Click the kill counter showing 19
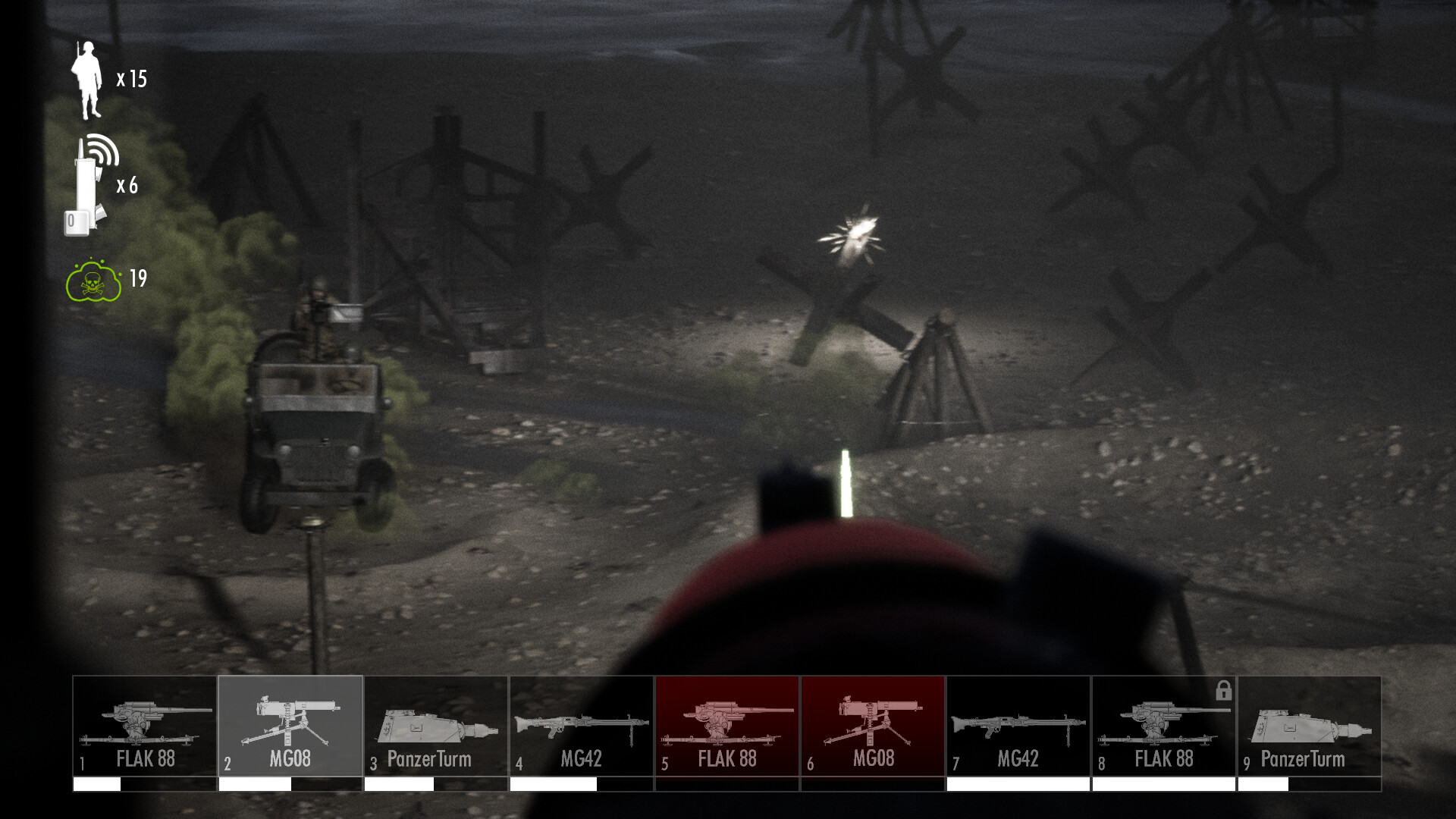Screen dimensions: 1456x819 coord(136,278)
